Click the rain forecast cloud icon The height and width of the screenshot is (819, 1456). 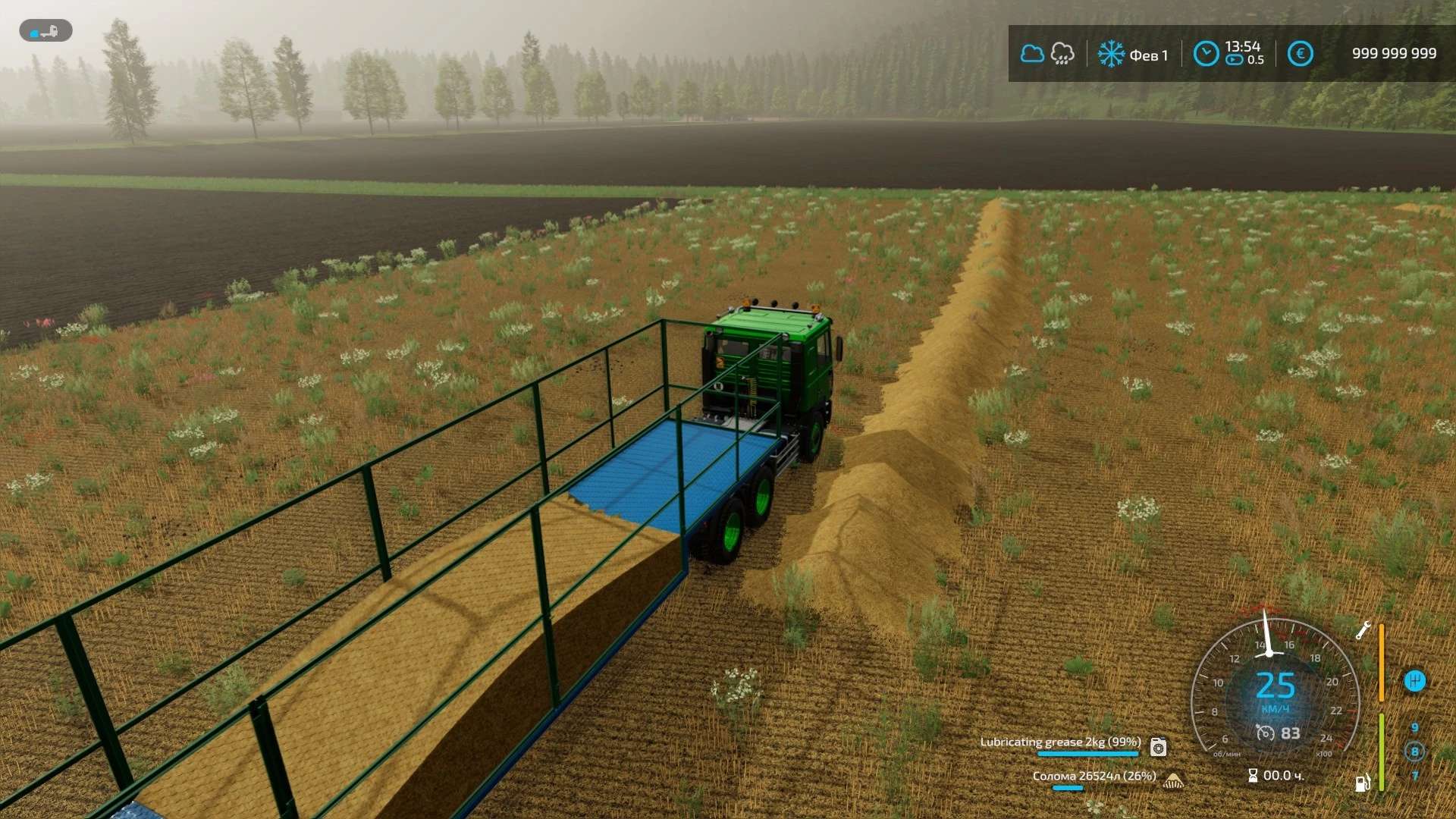tap(1062, 54)
